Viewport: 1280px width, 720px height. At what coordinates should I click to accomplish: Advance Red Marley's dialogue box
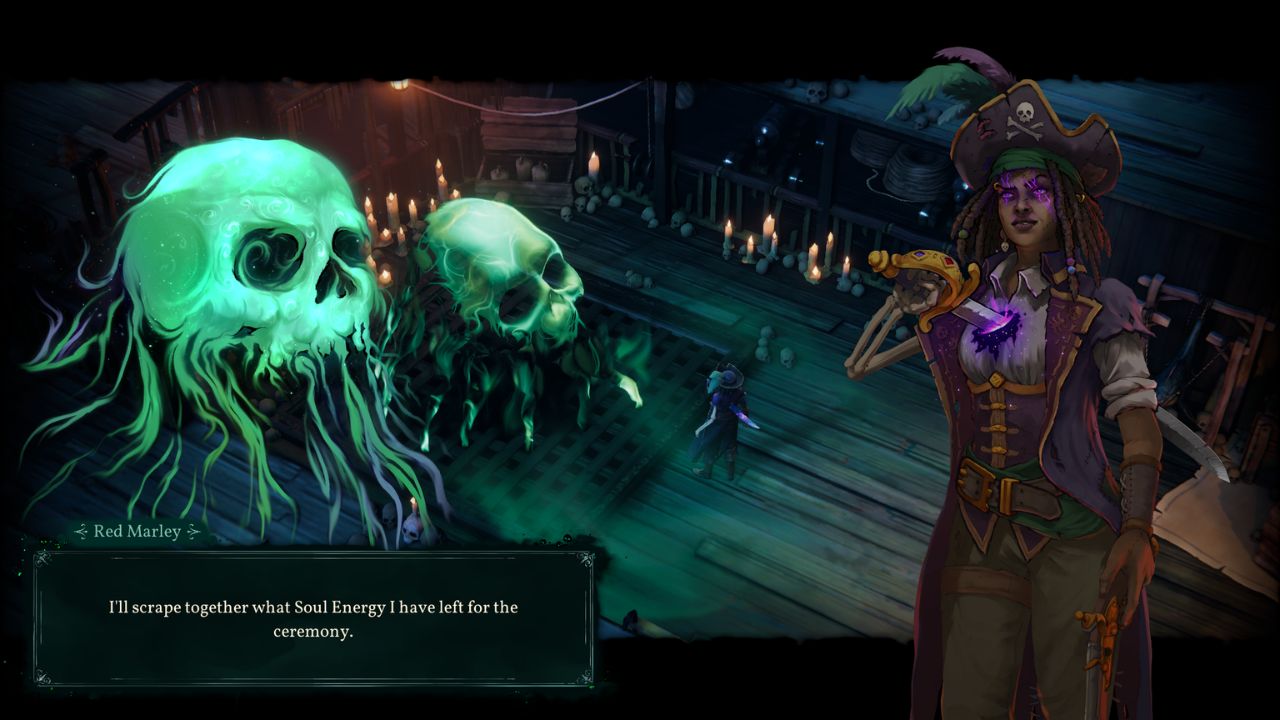(313, 618)
